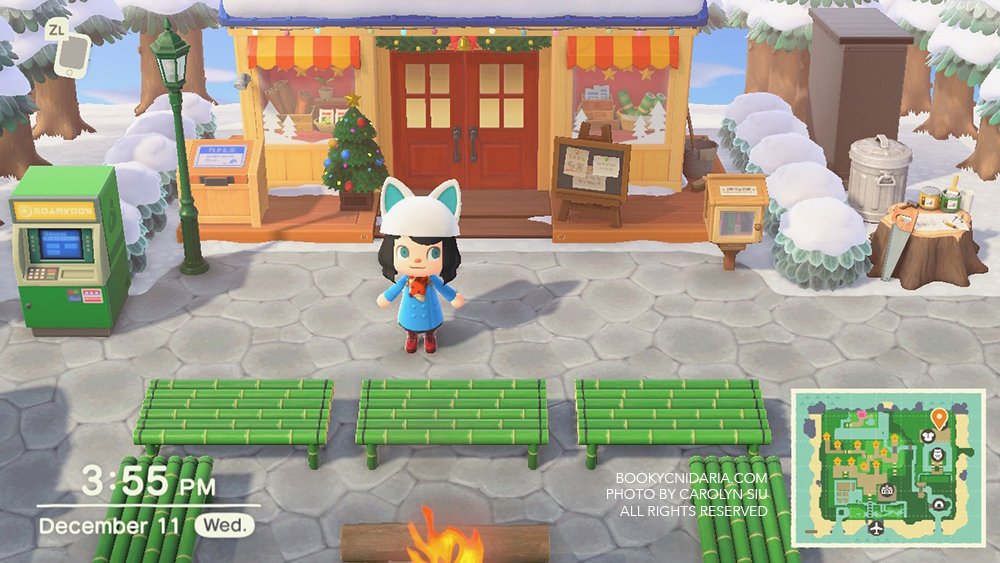This screenshot has width=1000, height=563.
Task: Select the orange location pin on the minimap
Action: tap(938, 418)
